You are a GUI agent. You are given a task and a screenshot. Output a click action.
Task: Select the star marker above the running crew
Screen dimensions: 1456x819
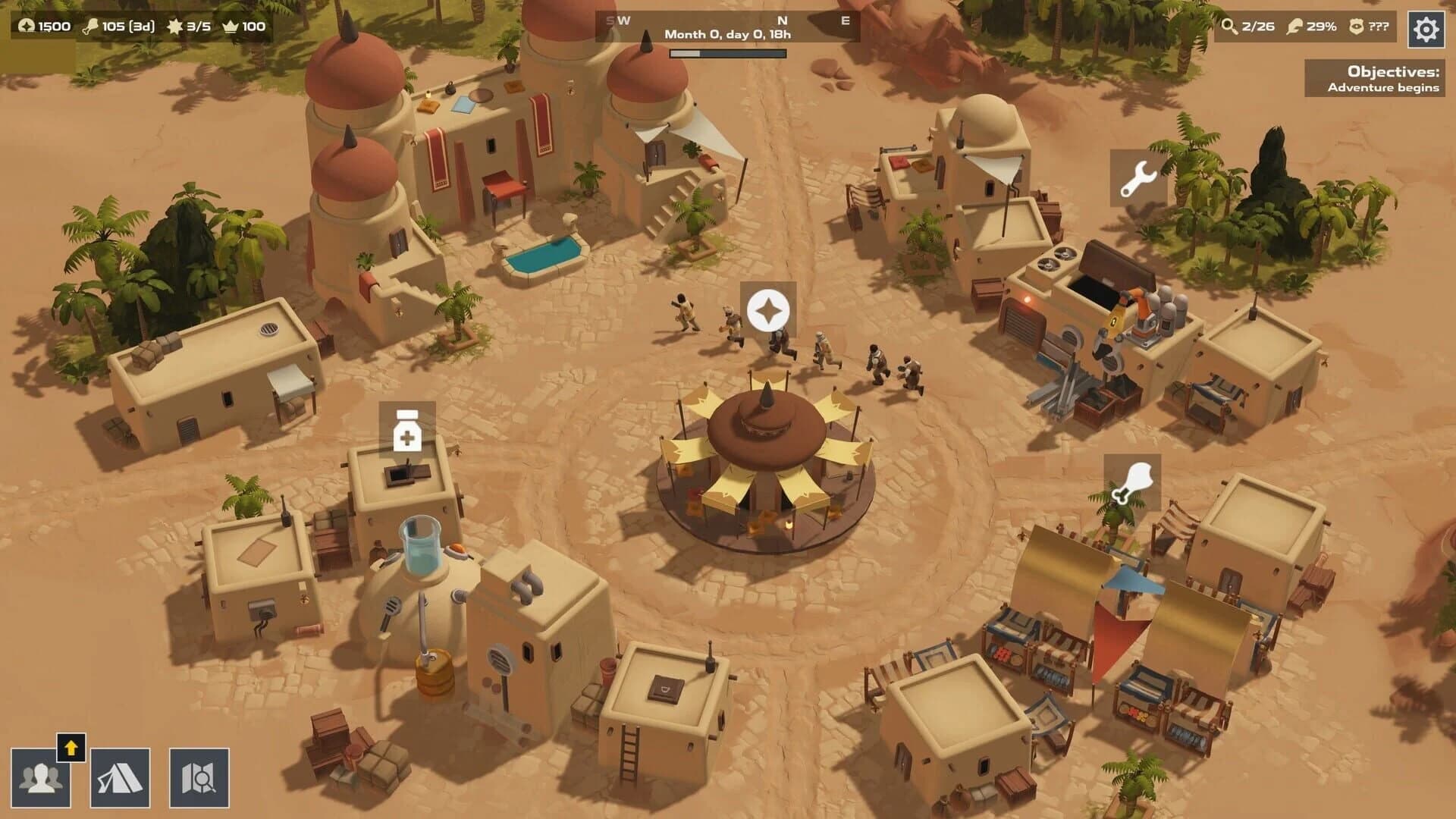click(768, 310)
